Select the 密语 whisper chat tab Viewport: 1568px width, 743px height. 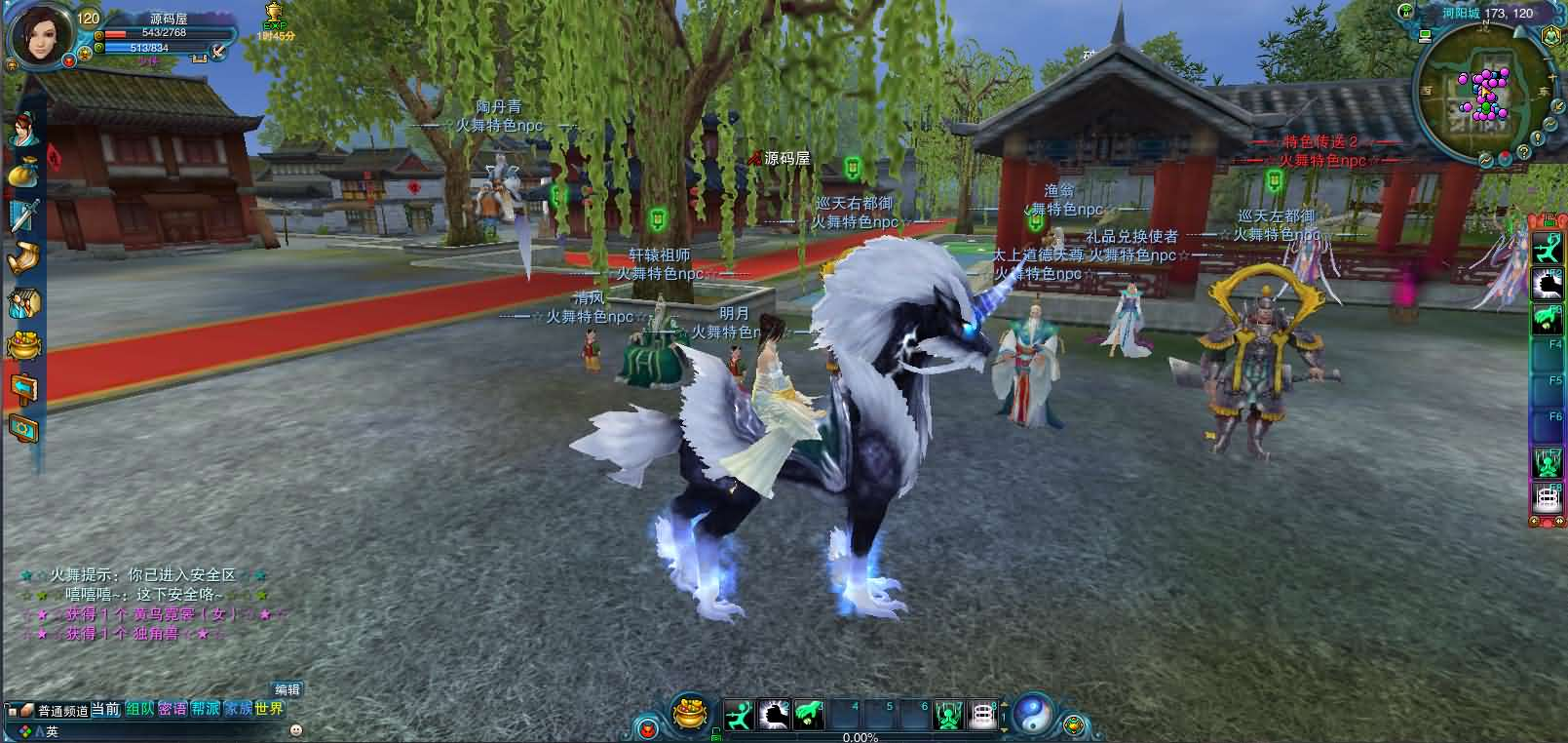(172, 709)
